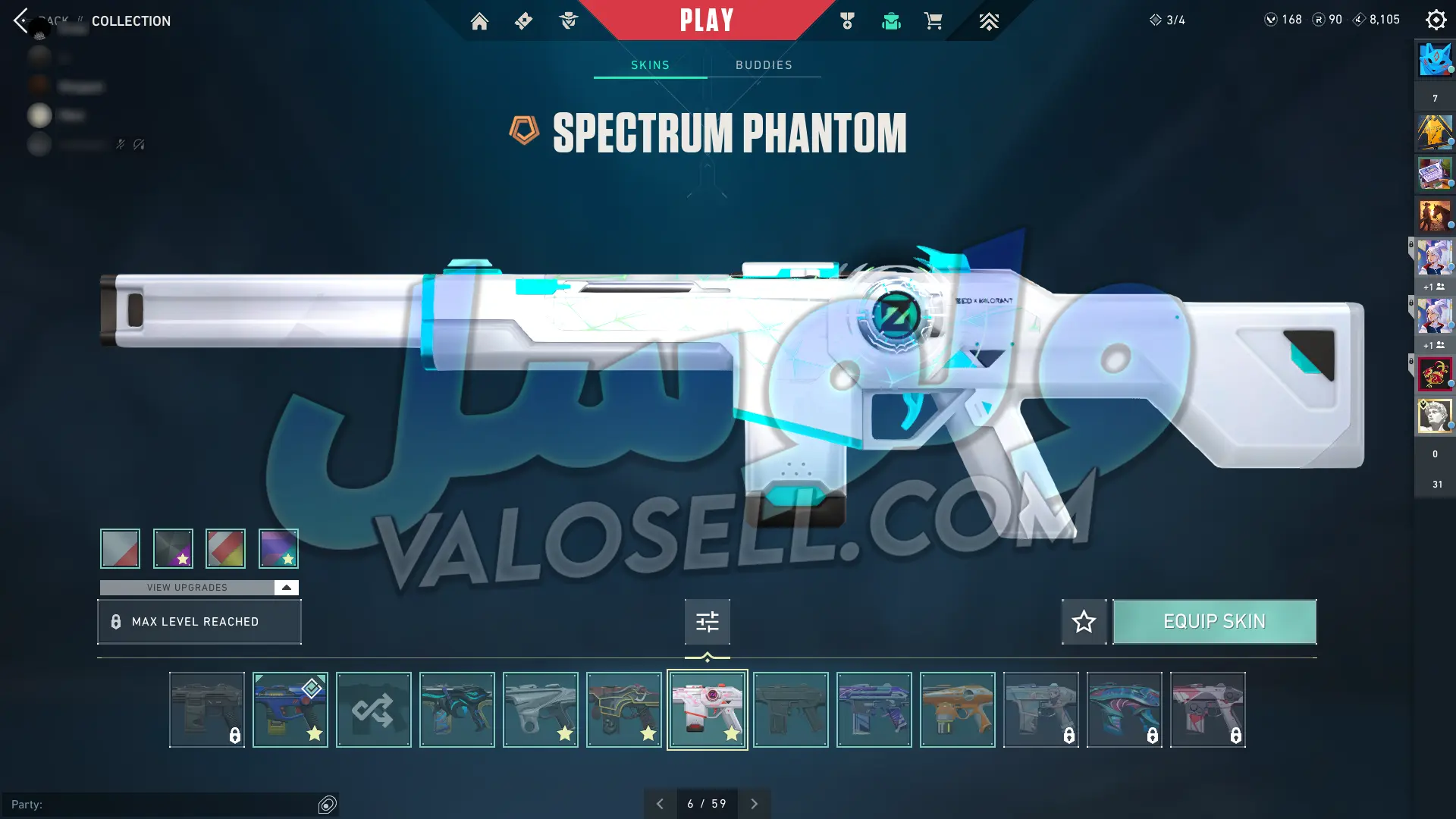
Task: Click the blue cat friend avatar
Action: [x=1434, y=60]
